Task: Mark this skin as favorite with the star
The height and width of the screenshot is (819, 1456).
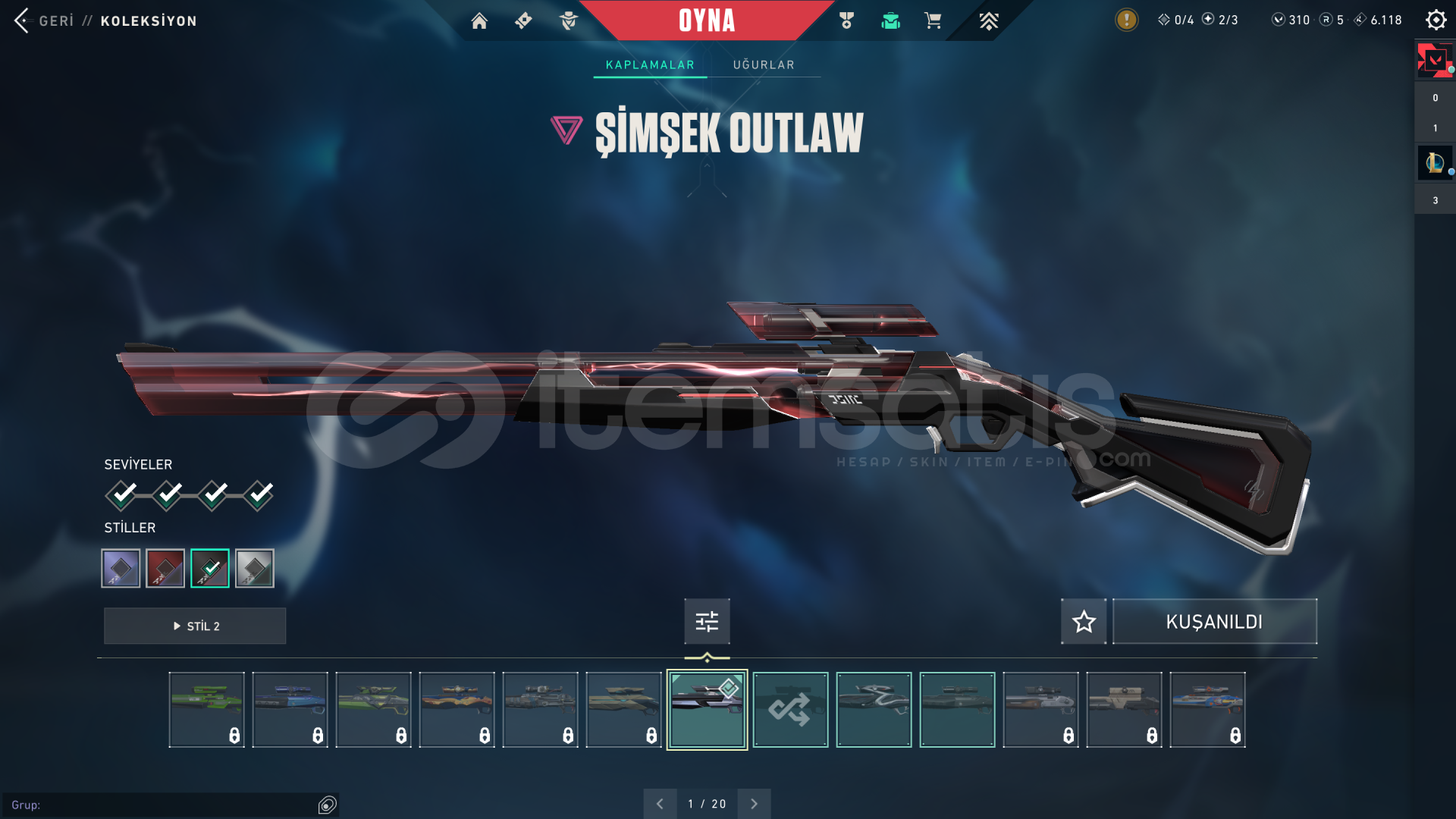Action: (1084, 622)
